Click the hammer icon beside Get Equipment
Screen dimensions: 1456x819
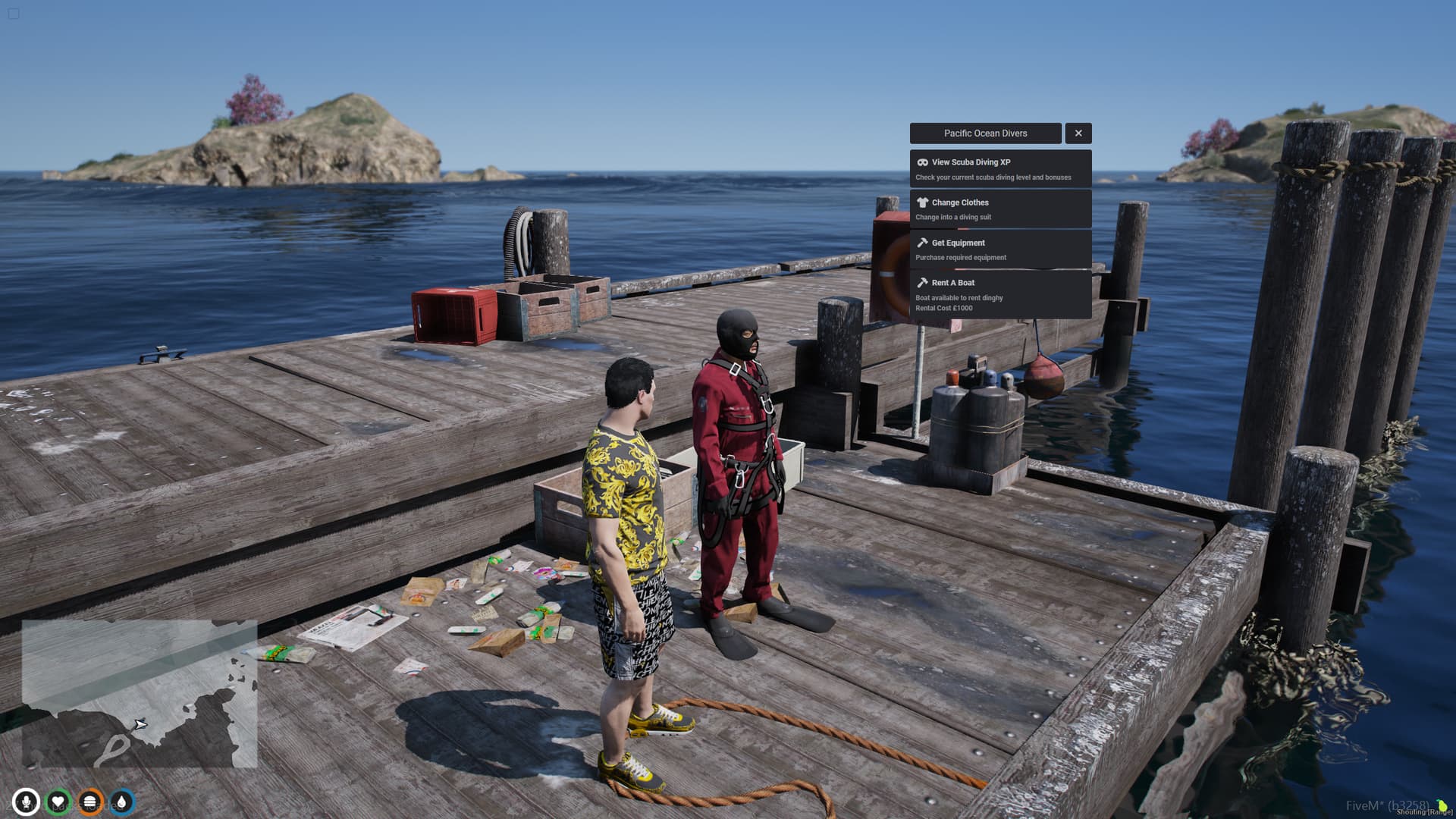pyautogui.click(x=922, y=243)
